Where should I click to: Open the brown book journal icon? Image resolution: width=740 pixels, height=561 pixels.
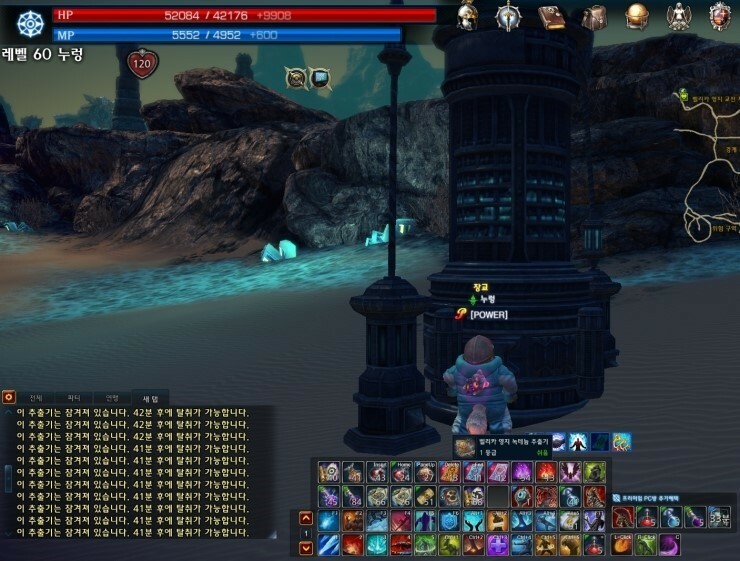tap(551, 16)
